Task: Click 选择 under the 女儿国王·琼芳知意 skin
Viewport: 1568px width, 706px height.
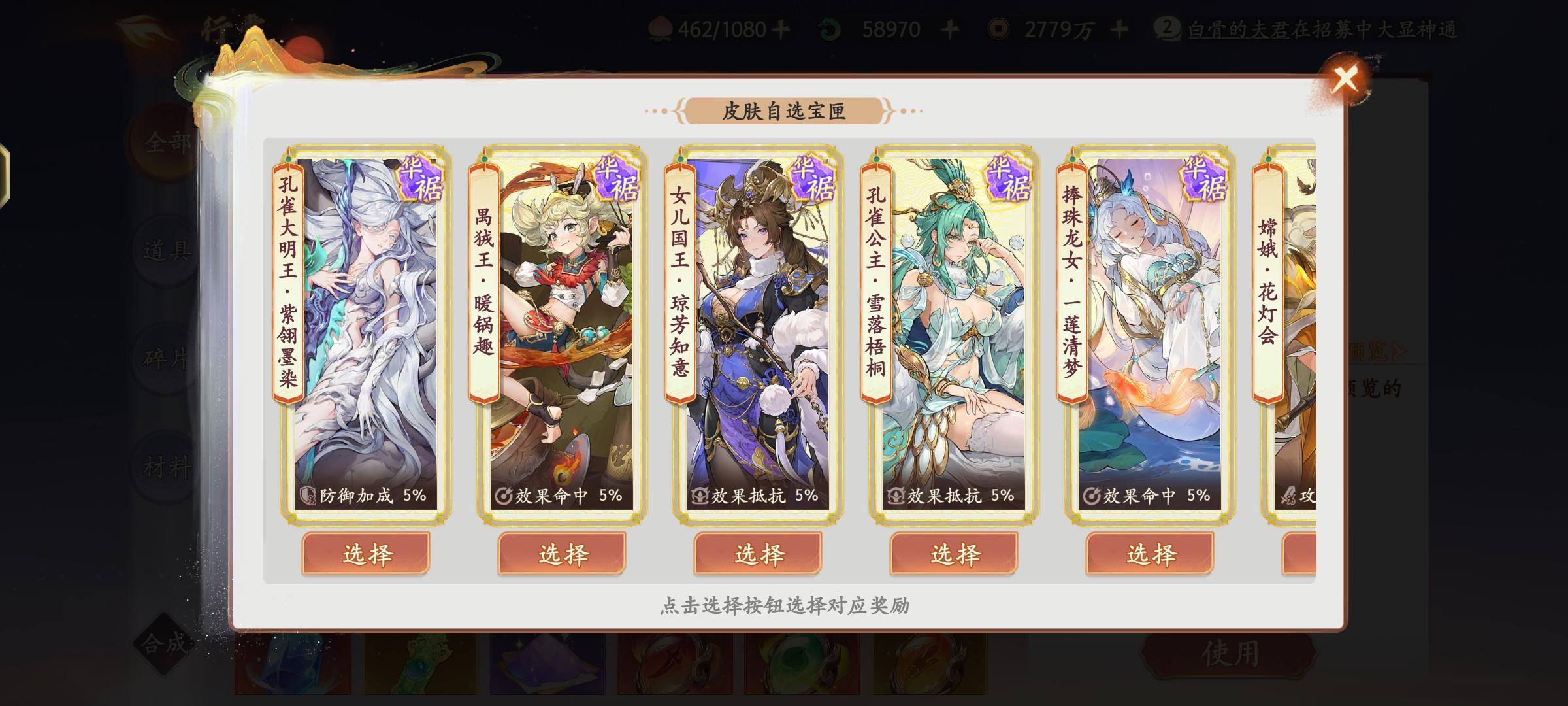Action: click(759, 554)
